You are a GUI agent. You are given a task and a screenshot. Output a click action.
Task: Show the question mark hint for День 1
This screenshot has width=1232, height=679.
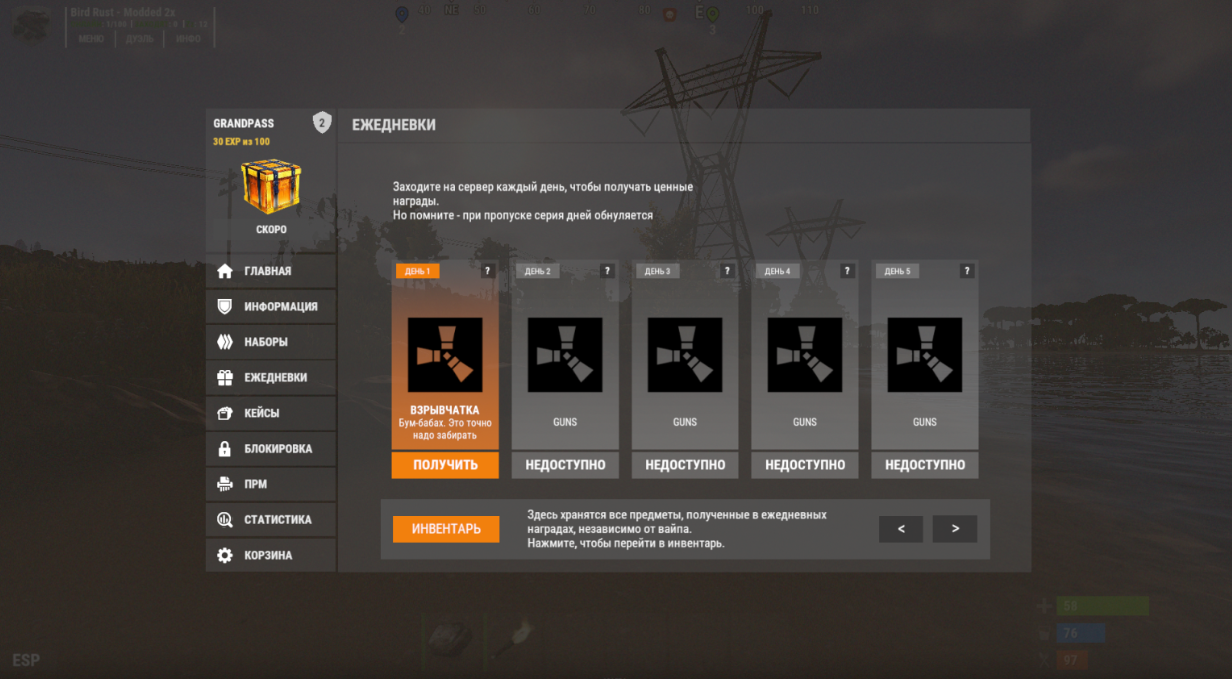tap(488, 271)
